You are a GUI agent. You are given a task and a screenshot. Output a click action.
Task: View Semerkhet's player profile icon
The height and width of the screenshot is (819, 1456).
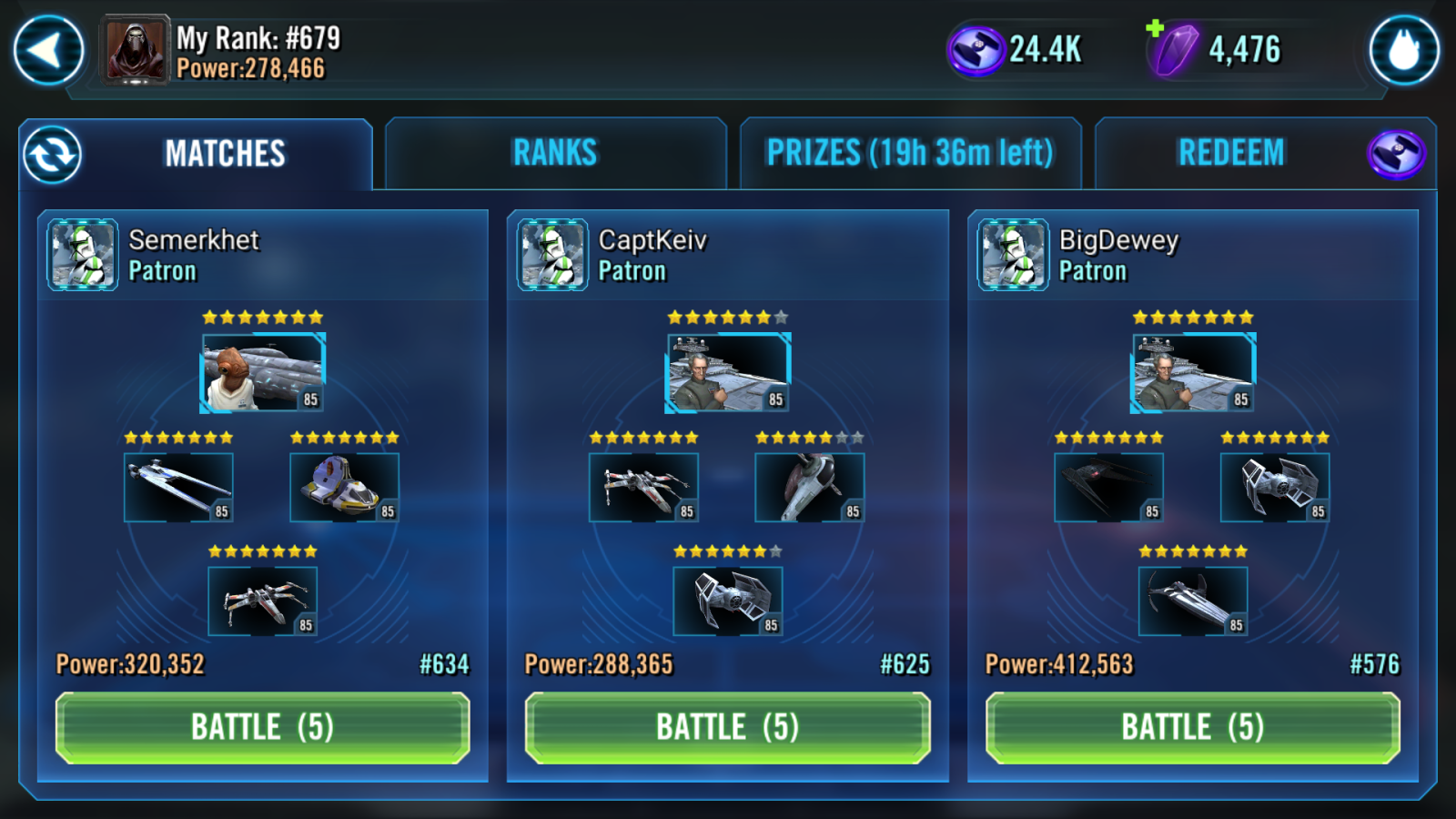pos(83,255)
